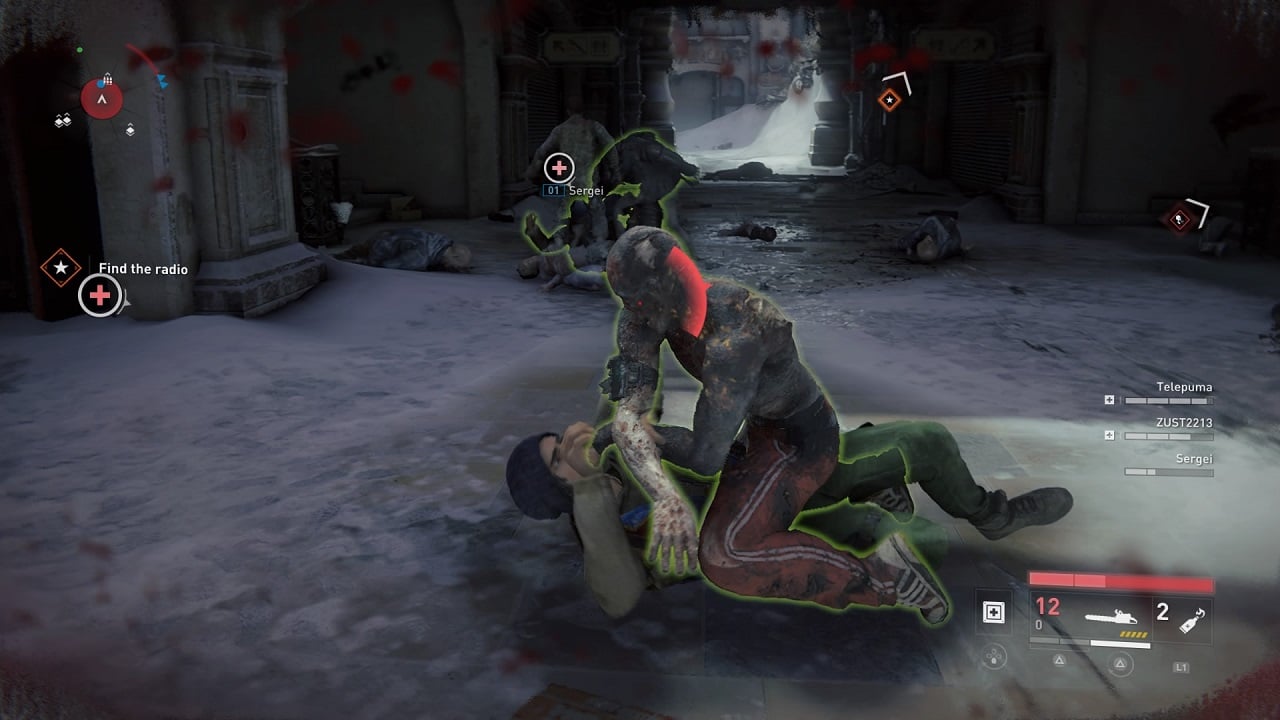This screenshot has width=1280, height=720.
Task: Click the red radar compass circle
Action: pyautogui.click(x=102, y=98)
